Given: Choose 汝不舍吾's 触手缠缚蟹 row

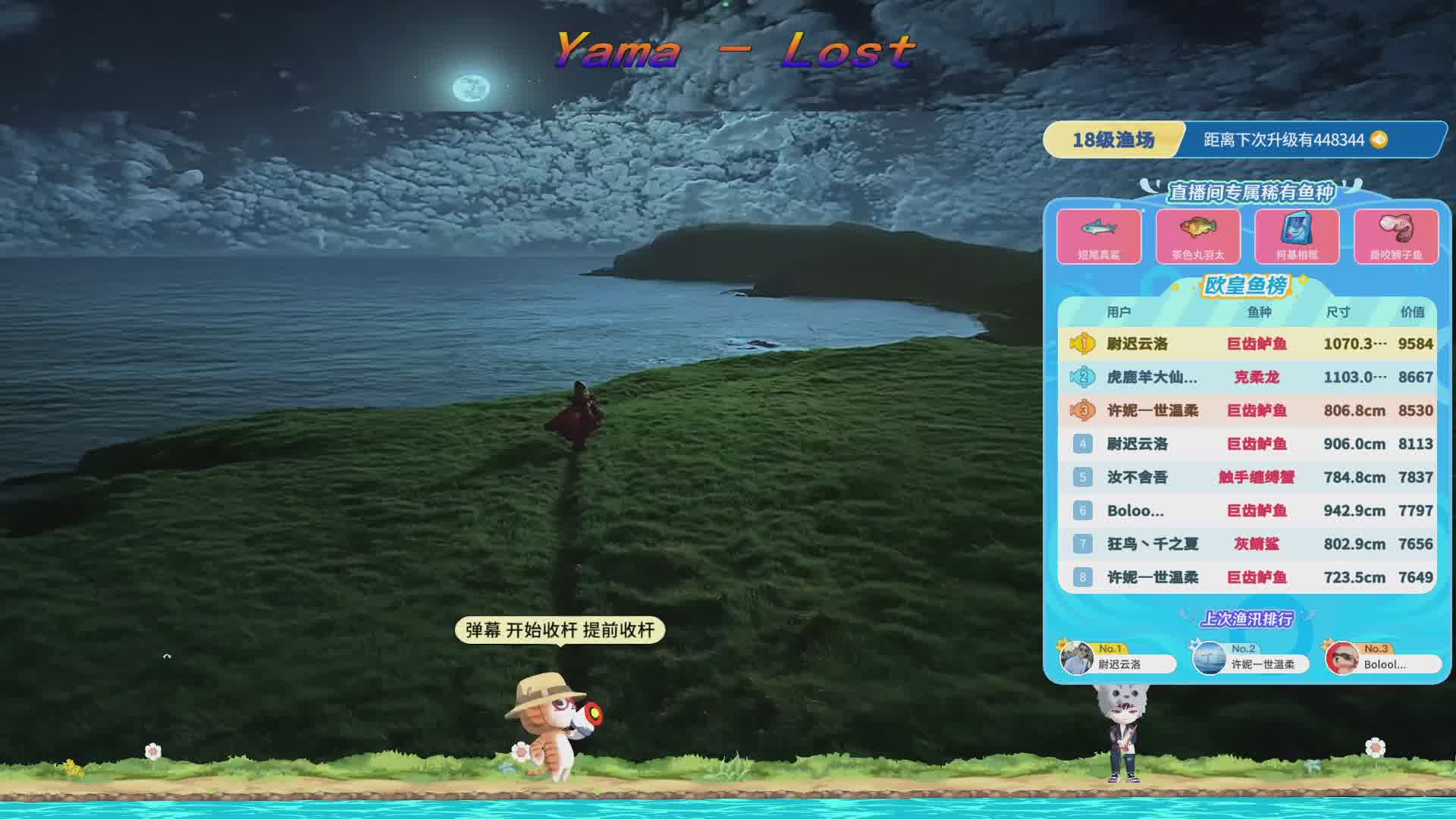Looking at the screenshot, I should (x=1247, y=477).
